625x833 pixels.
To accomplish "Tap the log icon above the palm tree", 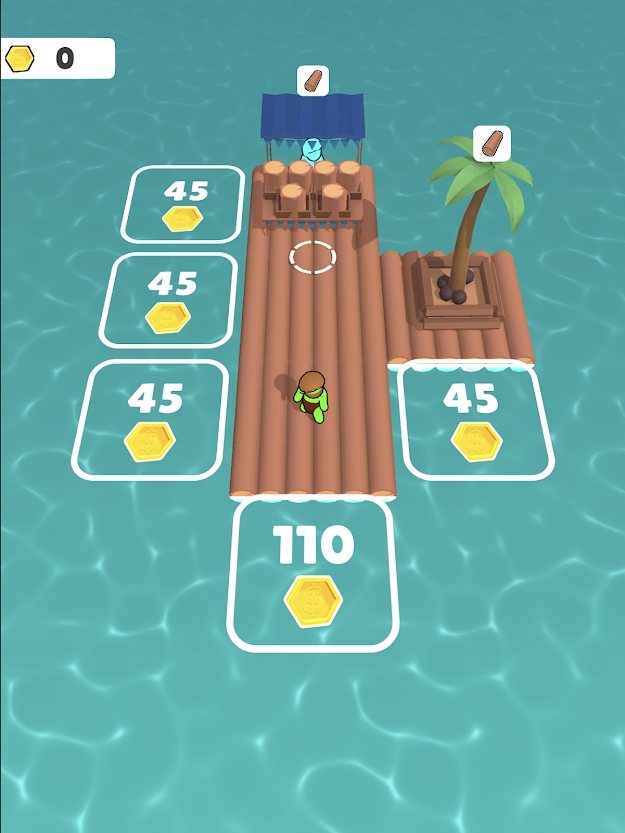I will (x=491, y=142).
